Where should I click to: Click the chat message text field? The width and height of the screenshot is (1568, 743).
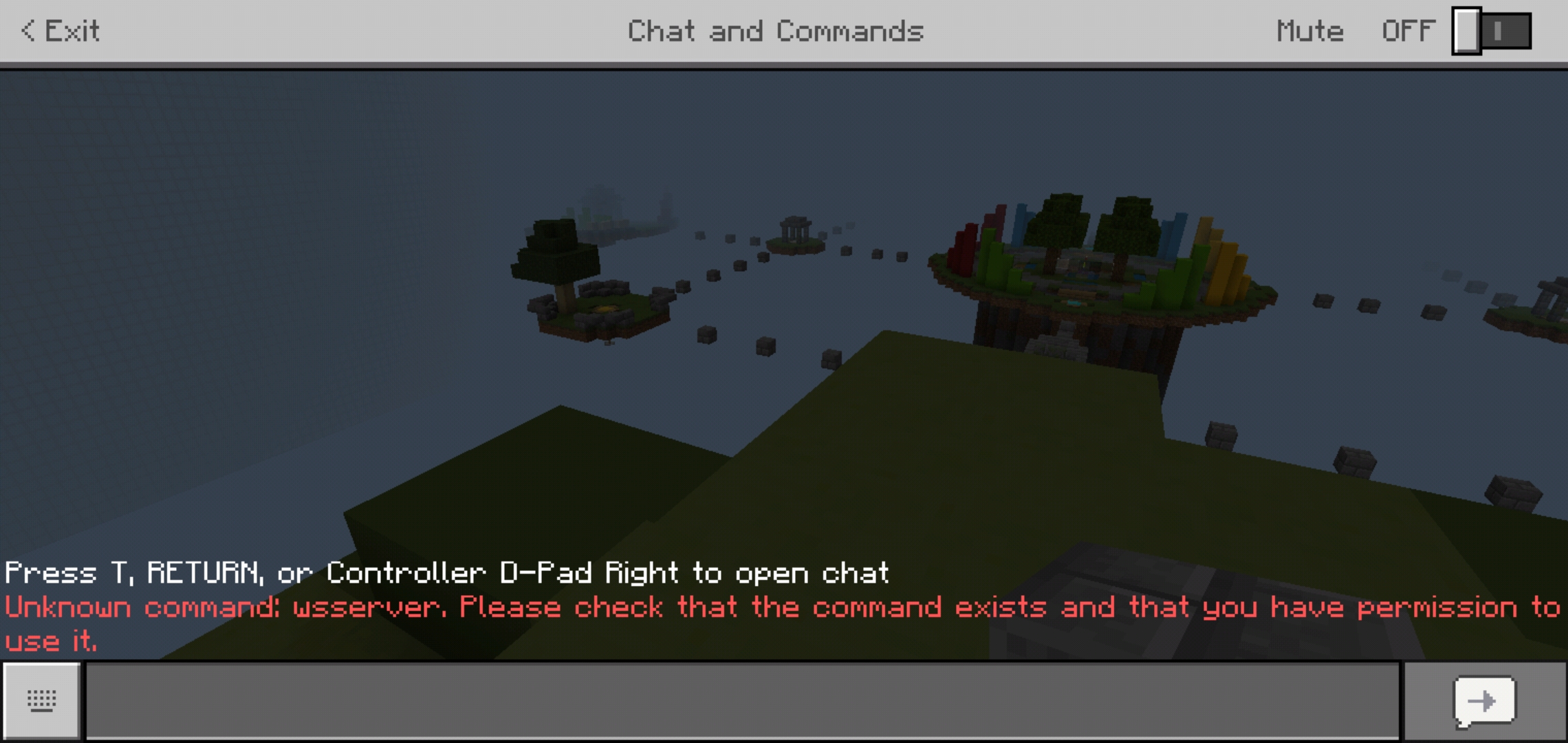741,700
